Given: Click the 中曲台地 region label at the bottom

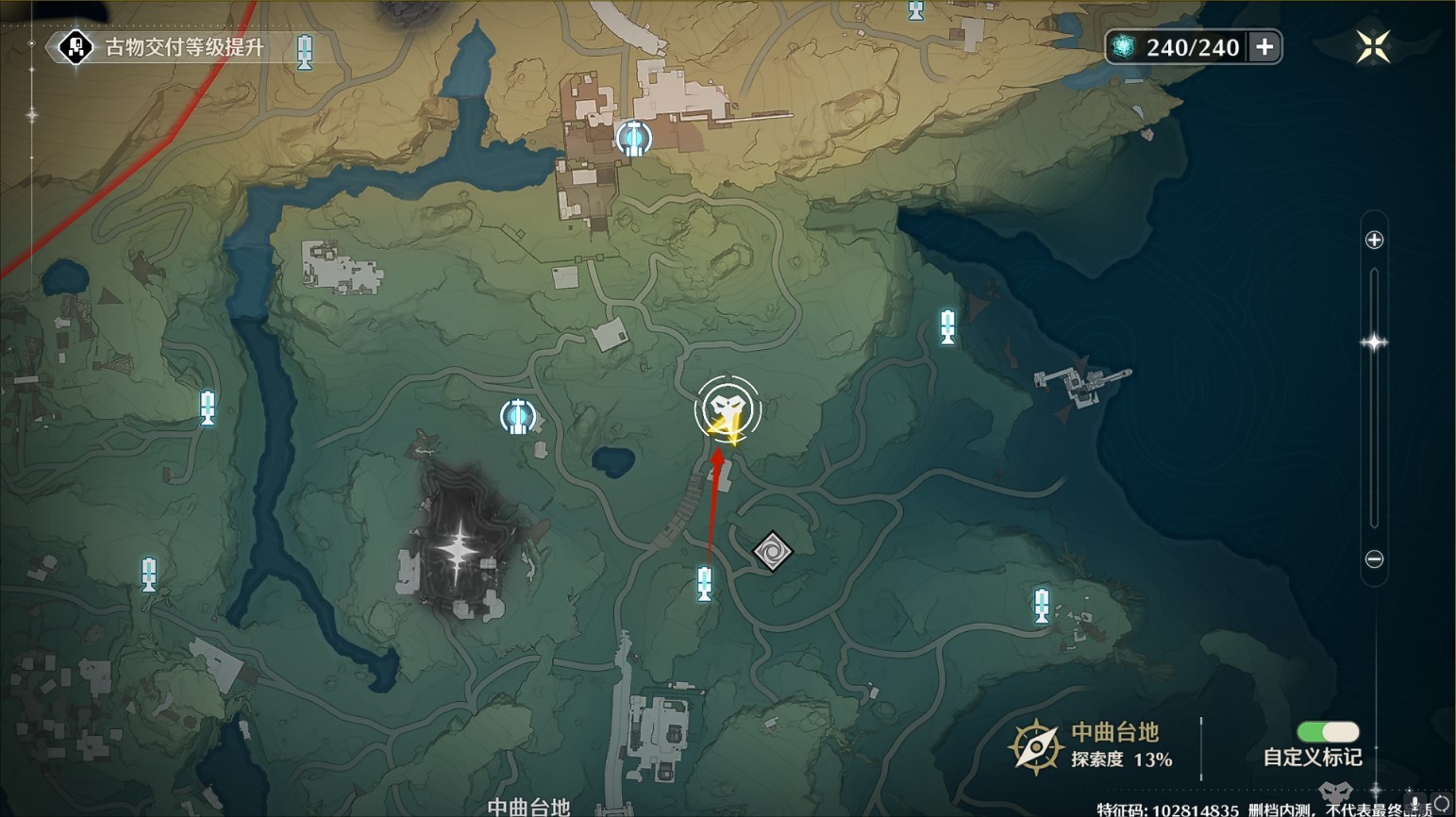Looking at the screenshot, I should click(x=528, y=804).
